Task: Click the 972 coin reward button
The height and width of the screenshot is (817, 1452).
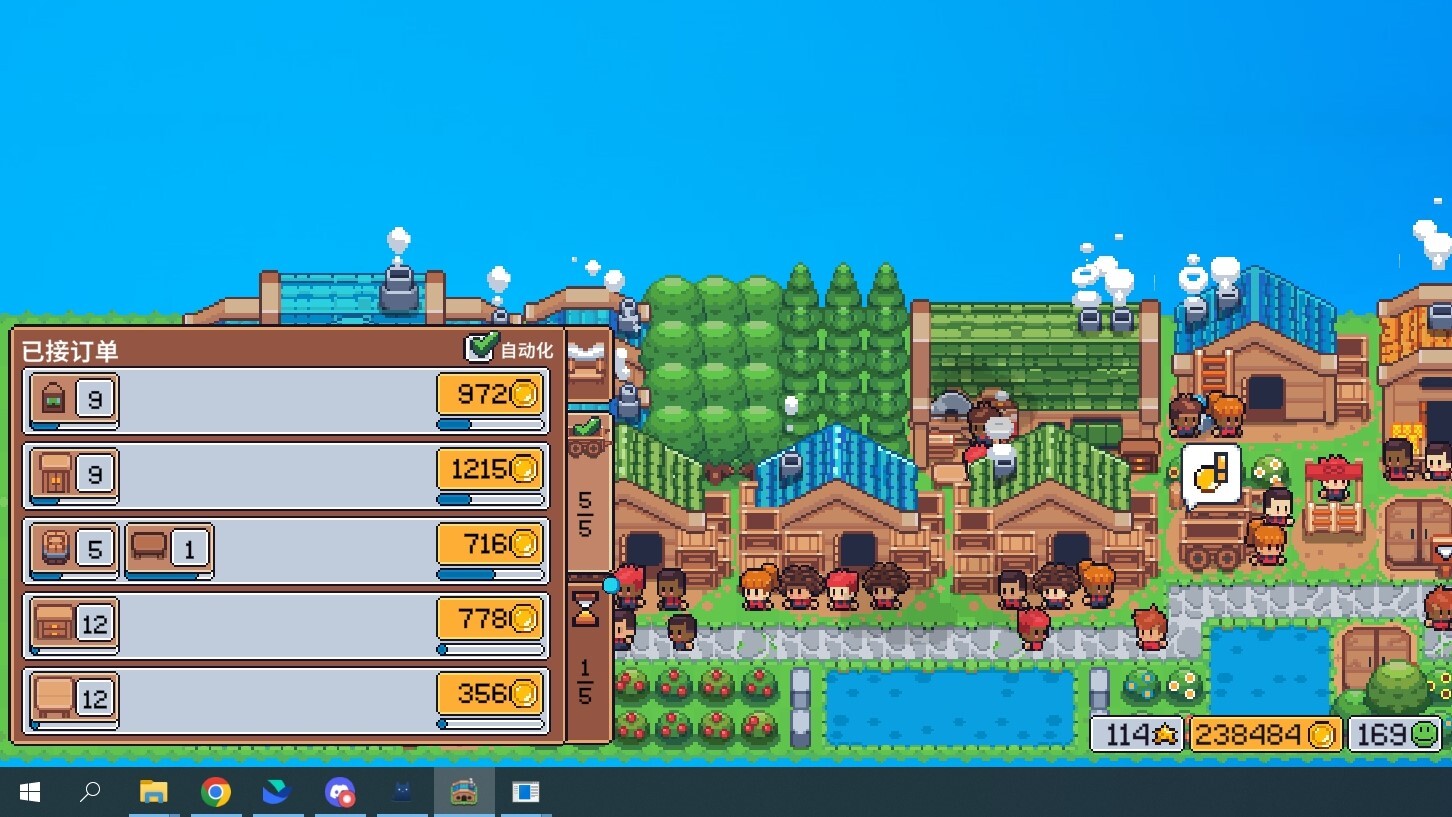Action: [x=489, y=394]
